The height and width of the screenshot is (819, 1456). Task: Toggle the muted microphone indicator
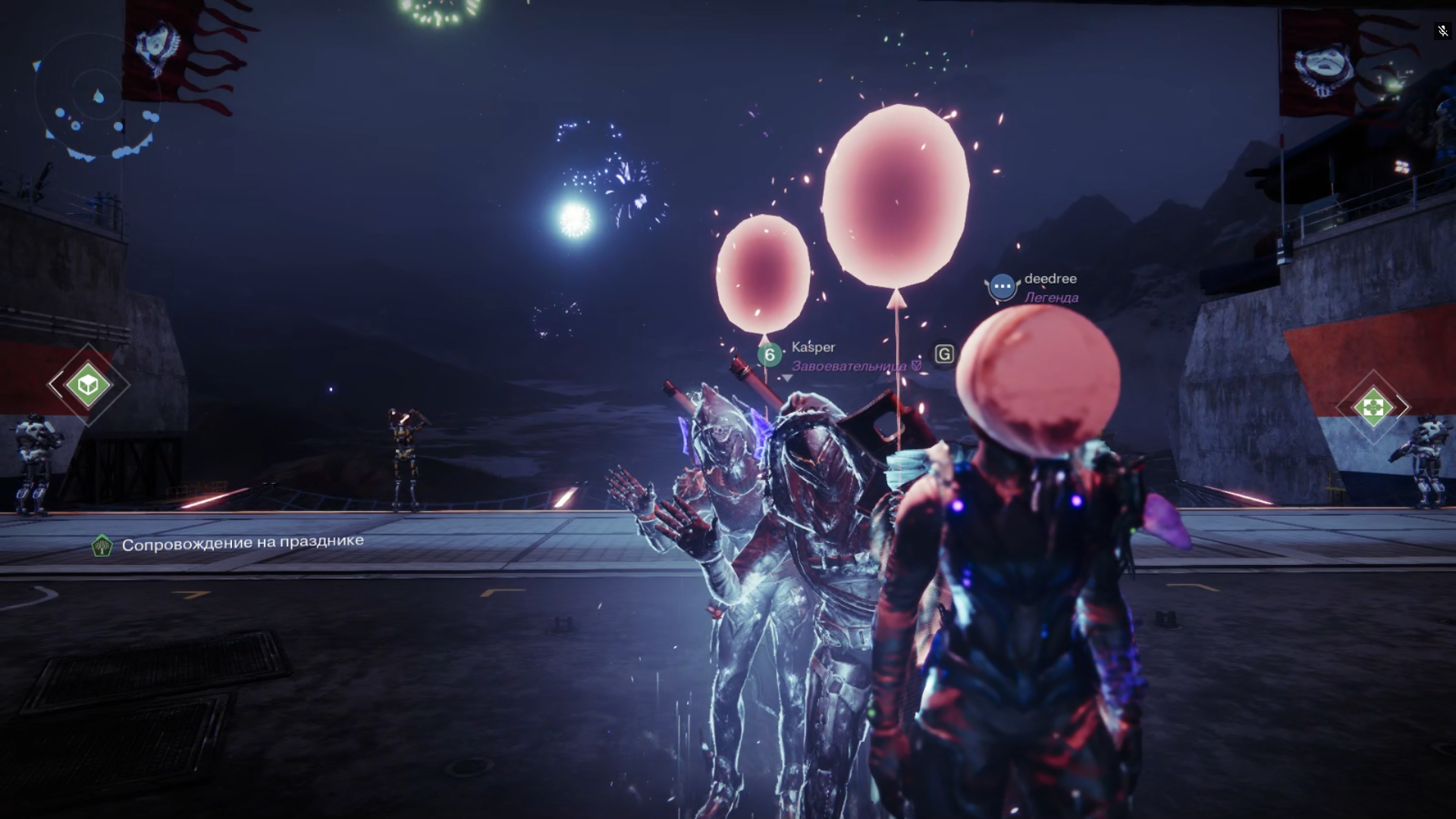tap(1442, 31)
